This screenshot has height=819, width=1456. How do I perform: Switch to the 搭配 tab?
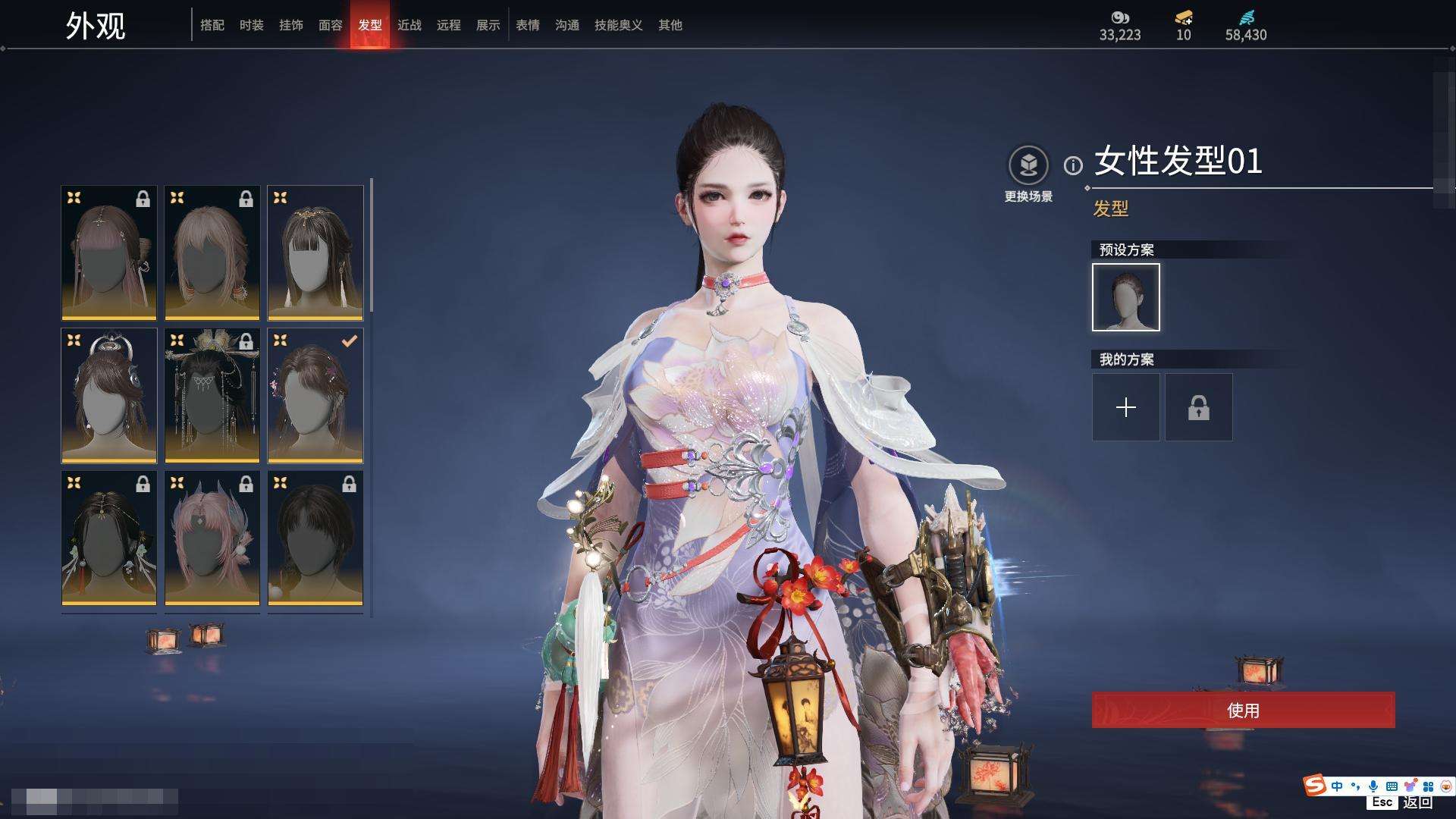click(212, 25)
